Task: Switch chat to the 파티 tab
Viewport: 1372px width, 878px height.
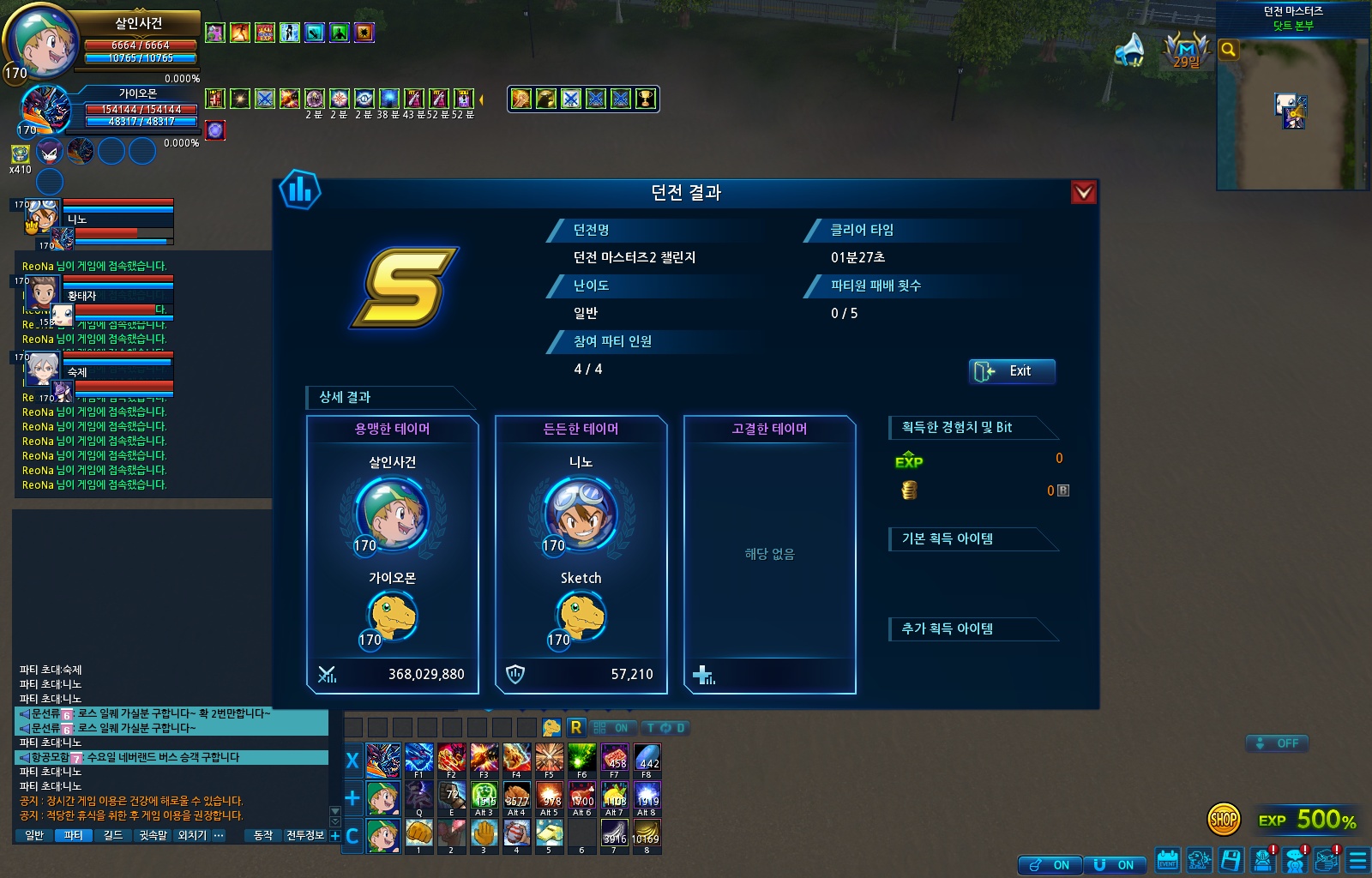Action: point(74,835)
